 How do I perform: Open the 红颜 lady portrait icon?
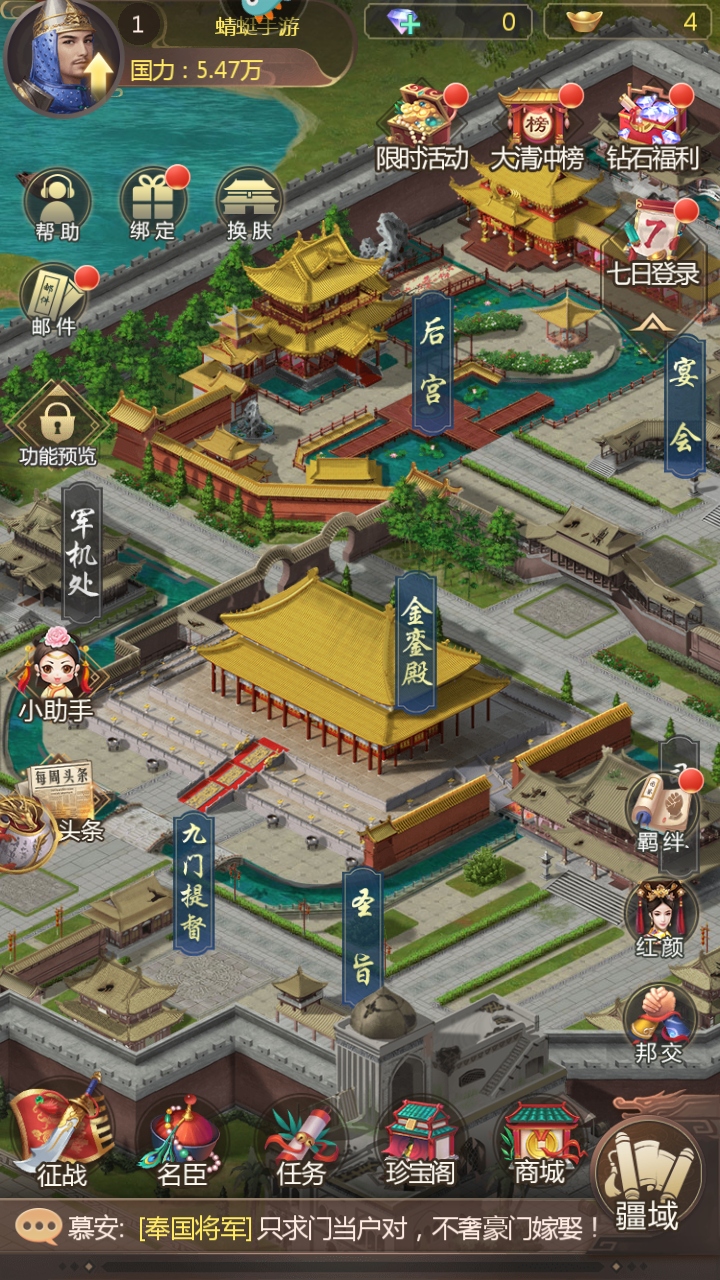point(660,915)
